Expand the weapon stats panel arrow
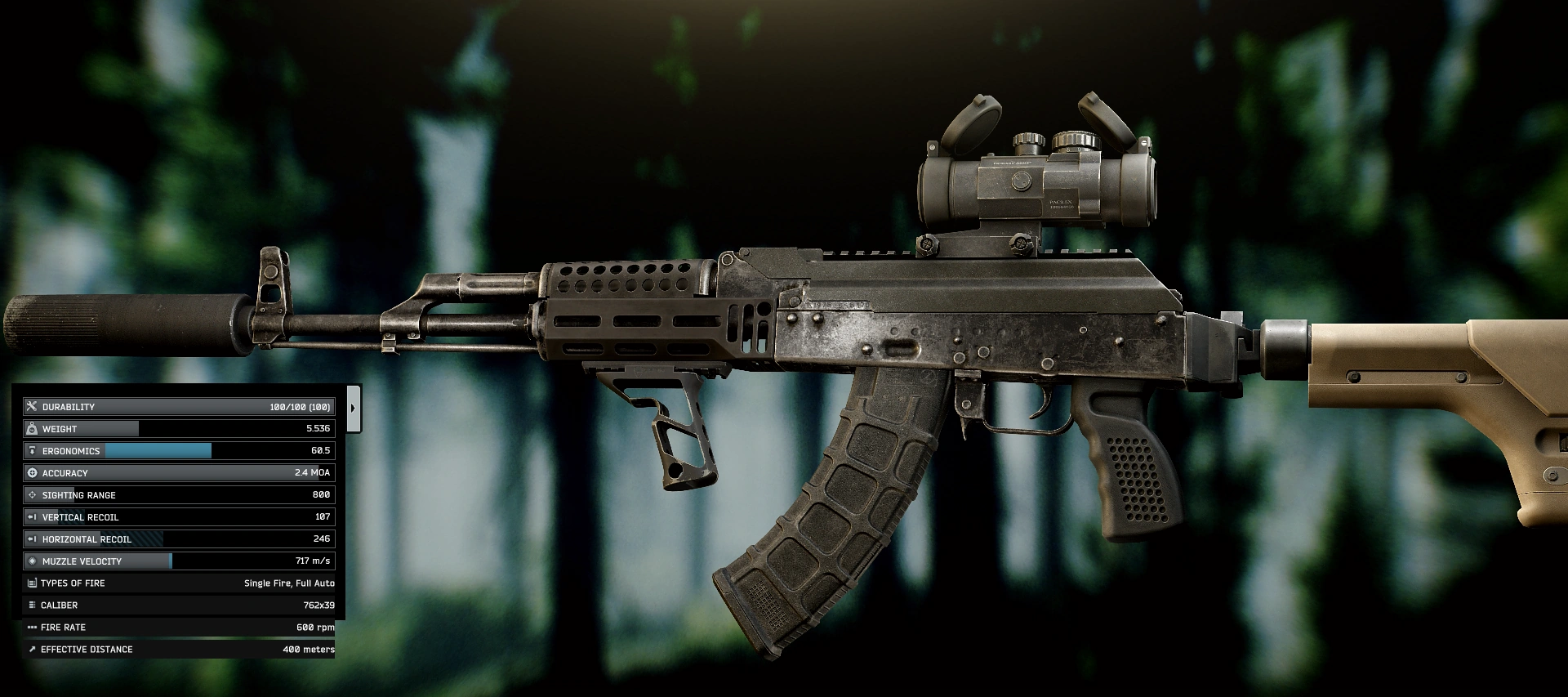1568x697 pixels. click(x=354, y=406)
